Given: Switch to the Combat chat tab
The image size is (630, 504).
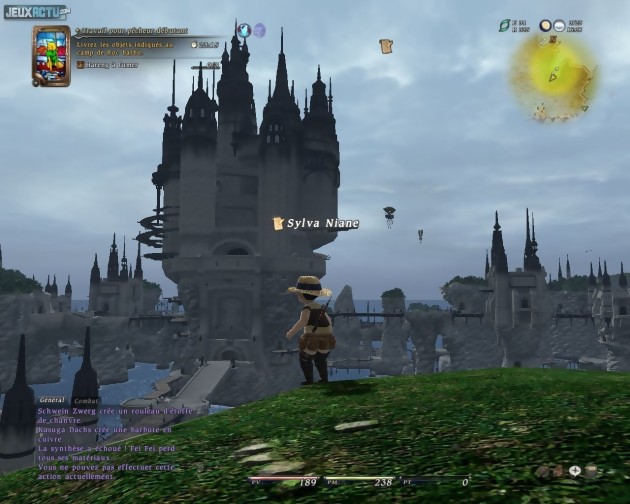Looking at the screenshot, I should click(87, 400).
